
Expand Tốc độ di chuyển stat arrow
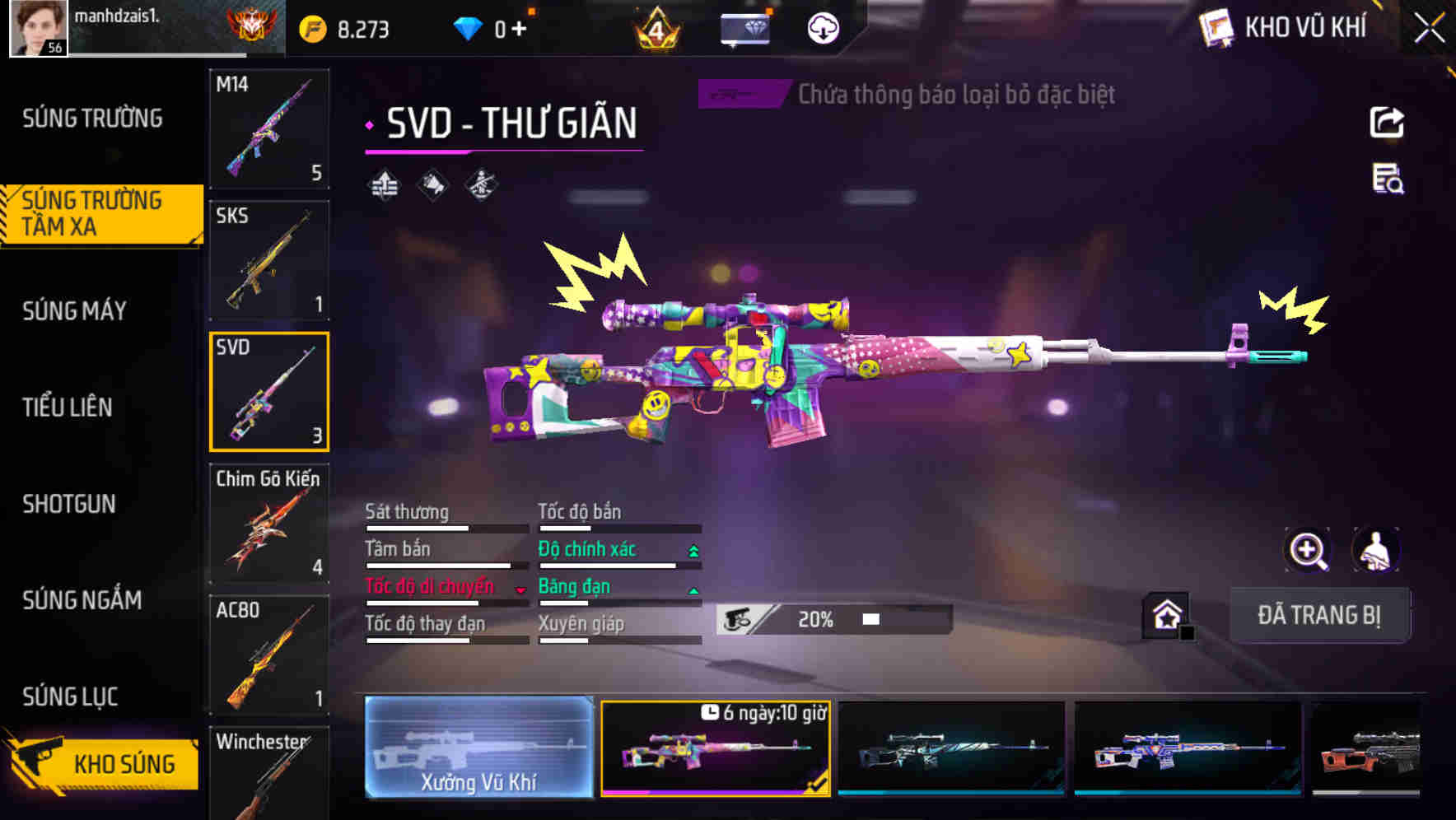[520, 588]
